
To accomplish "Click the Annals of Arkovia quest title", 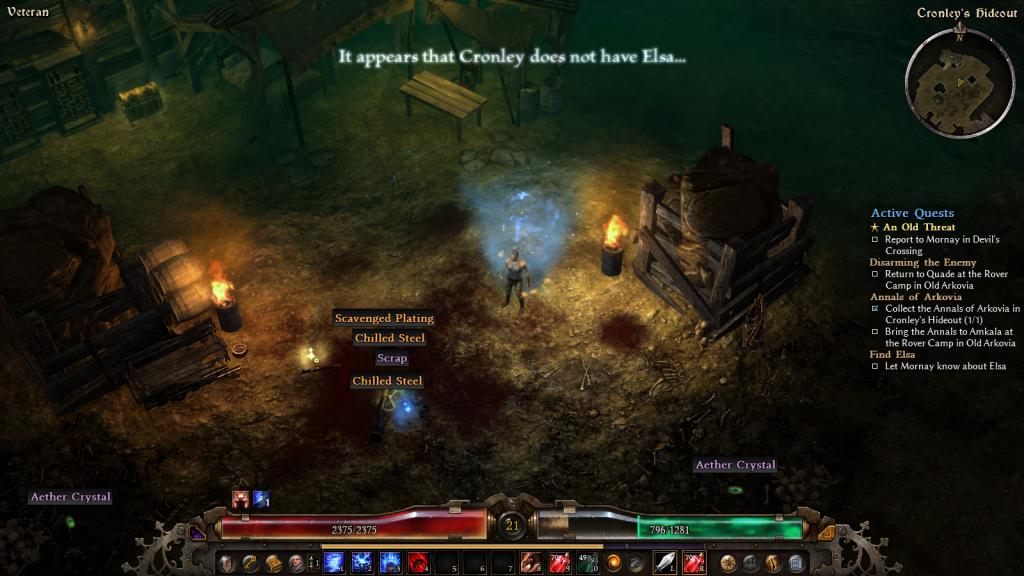I will click(x=916, y=297).
